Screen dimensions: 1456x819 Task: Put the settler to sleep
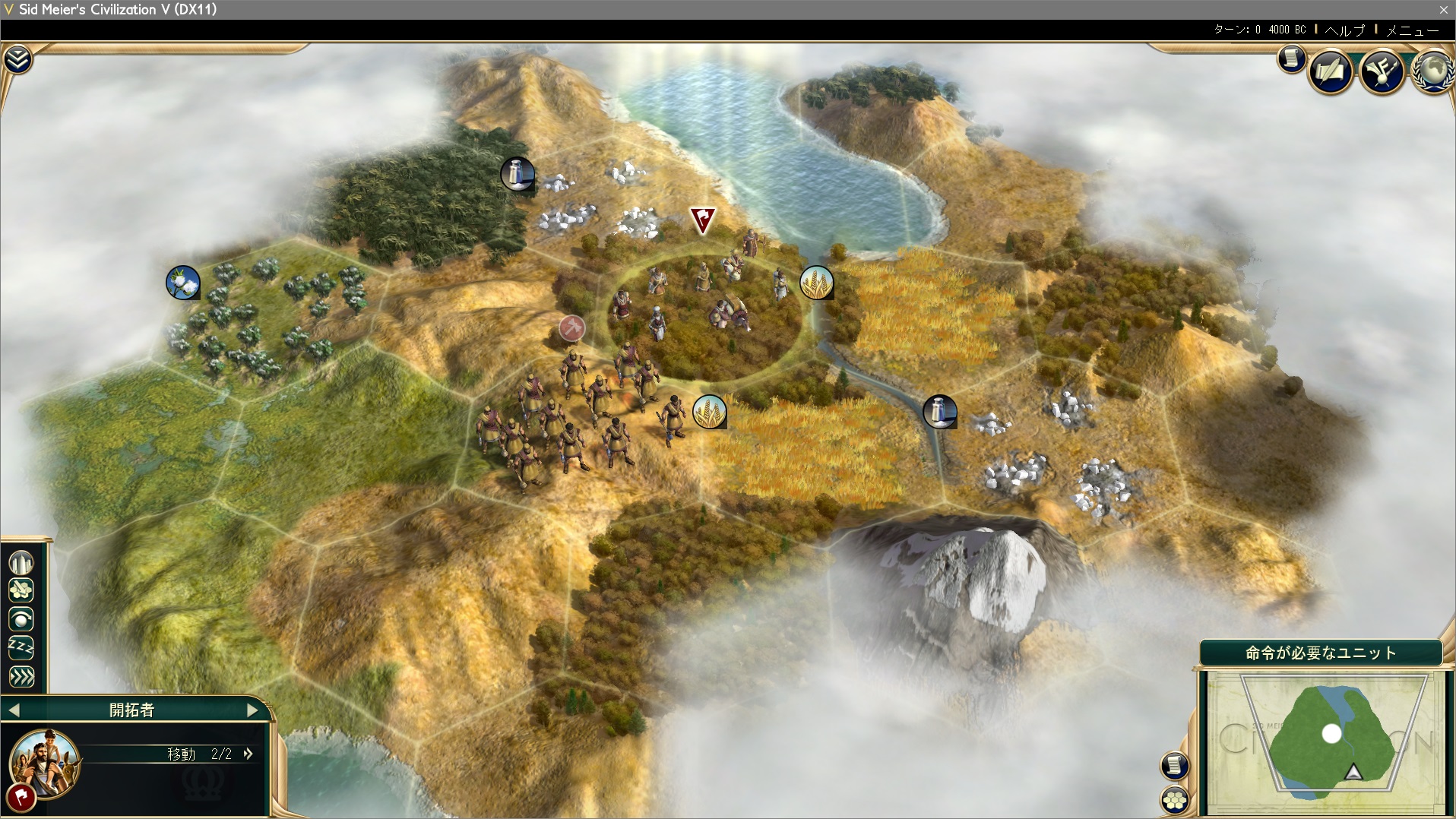[22, 648]
